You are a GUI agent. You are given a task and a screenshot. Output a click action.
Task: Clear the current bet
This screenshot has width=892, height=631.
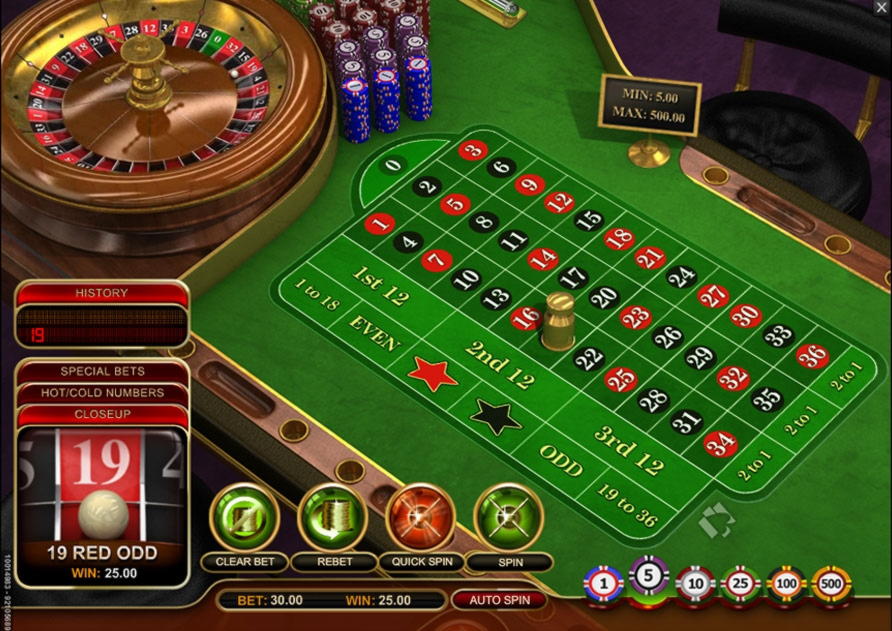click(244, 518)
